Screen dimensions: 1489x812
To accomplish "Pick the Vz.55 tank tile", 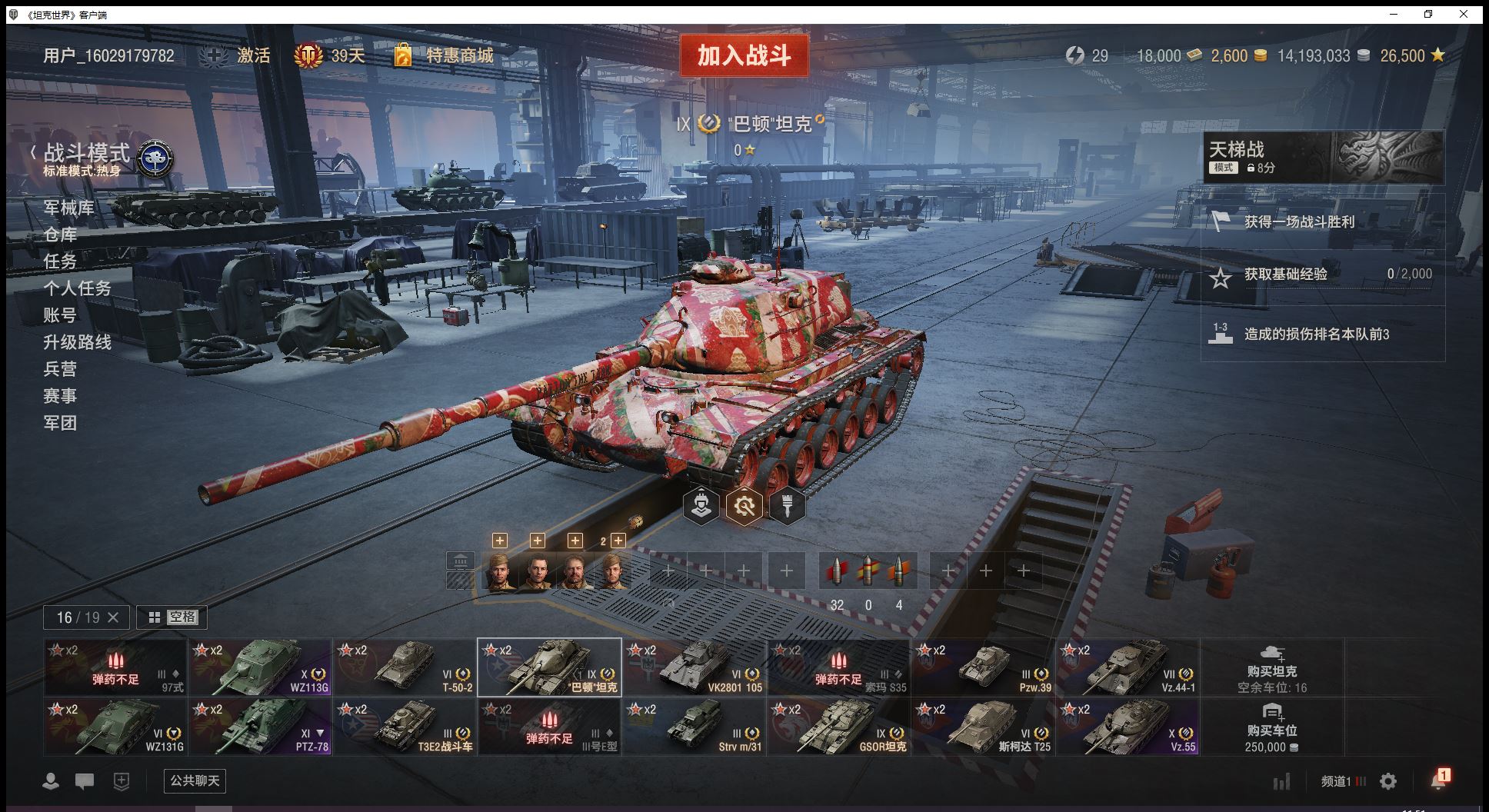I will coord(1128,727).
